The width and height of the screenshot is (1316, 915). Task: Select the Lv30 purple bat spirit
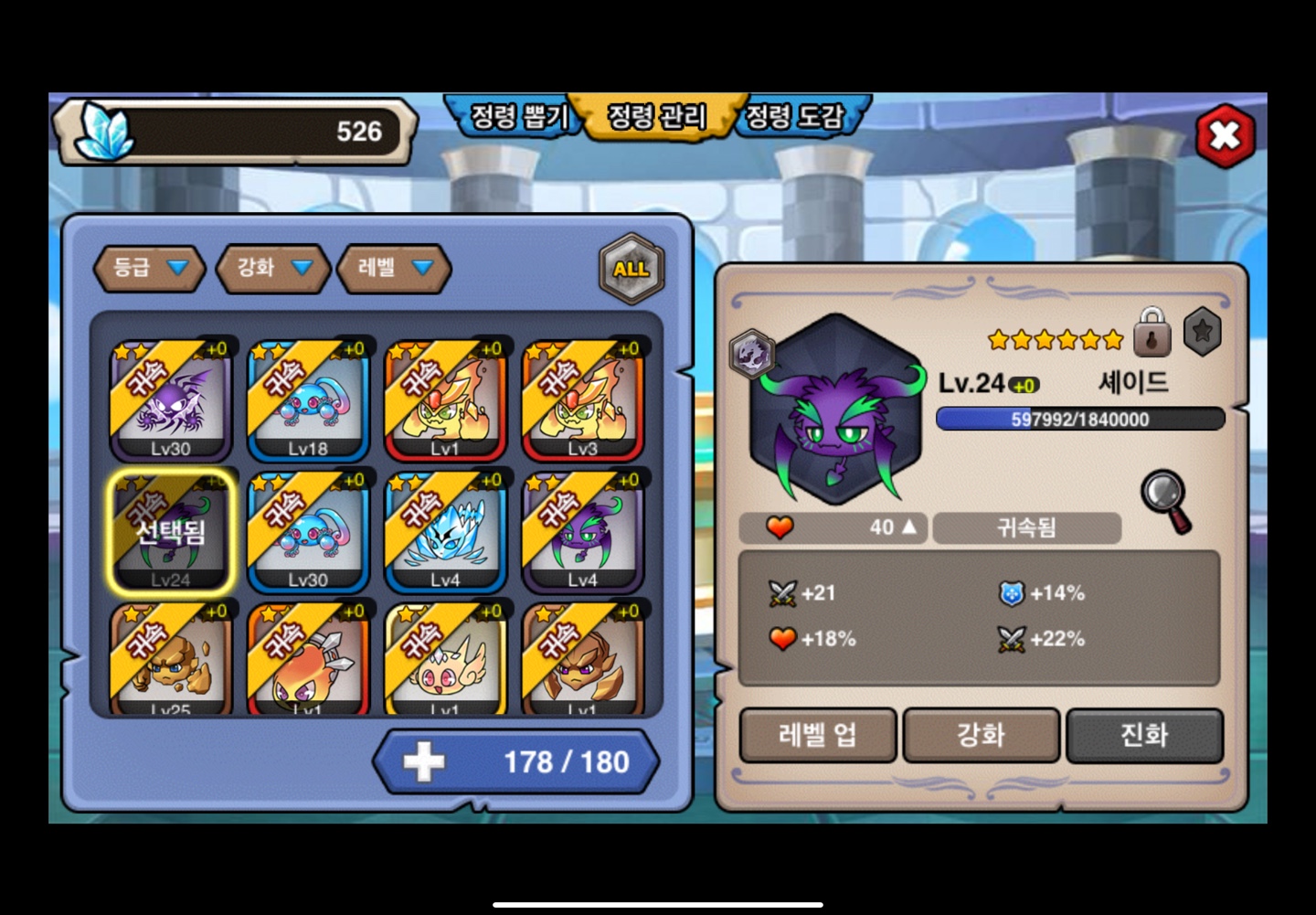171,400
